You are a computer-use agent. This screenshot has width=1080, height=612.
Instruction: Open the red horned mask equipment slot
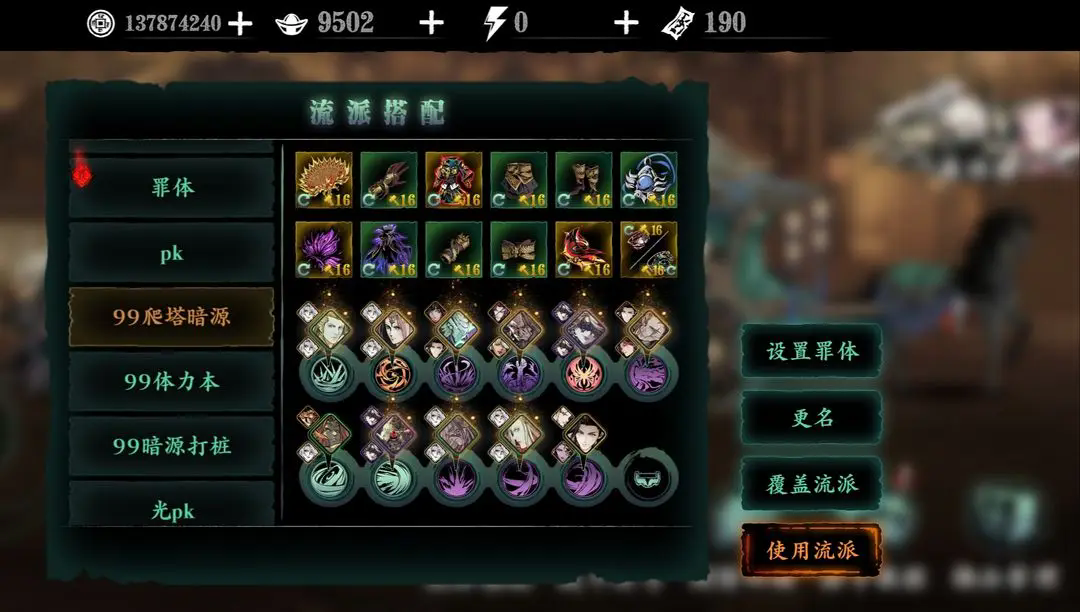[x=583, y=250]
